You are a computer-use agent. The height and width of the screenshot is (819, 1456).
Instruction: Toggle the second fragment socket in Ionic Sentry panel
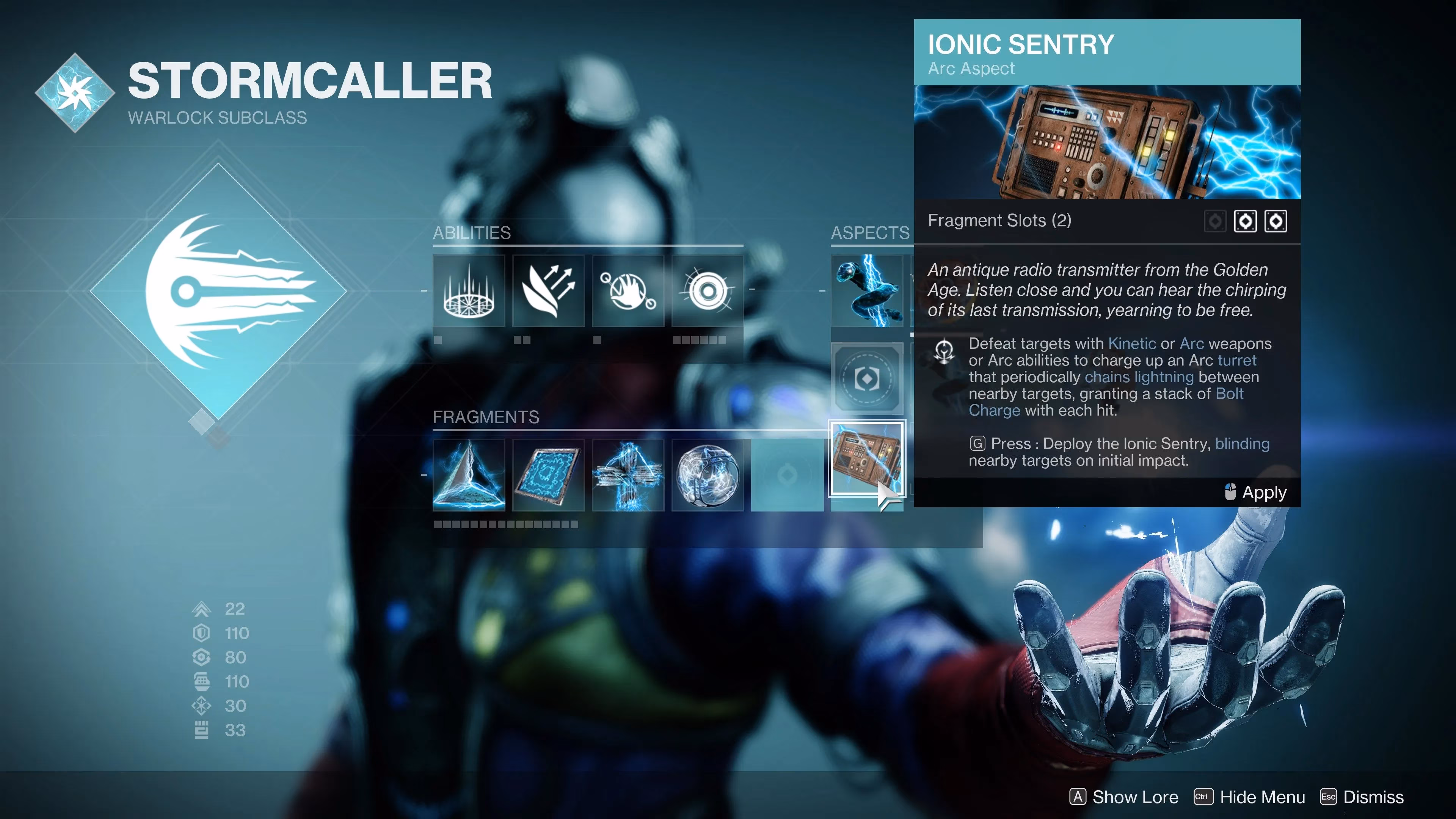tap(1276, 221)
